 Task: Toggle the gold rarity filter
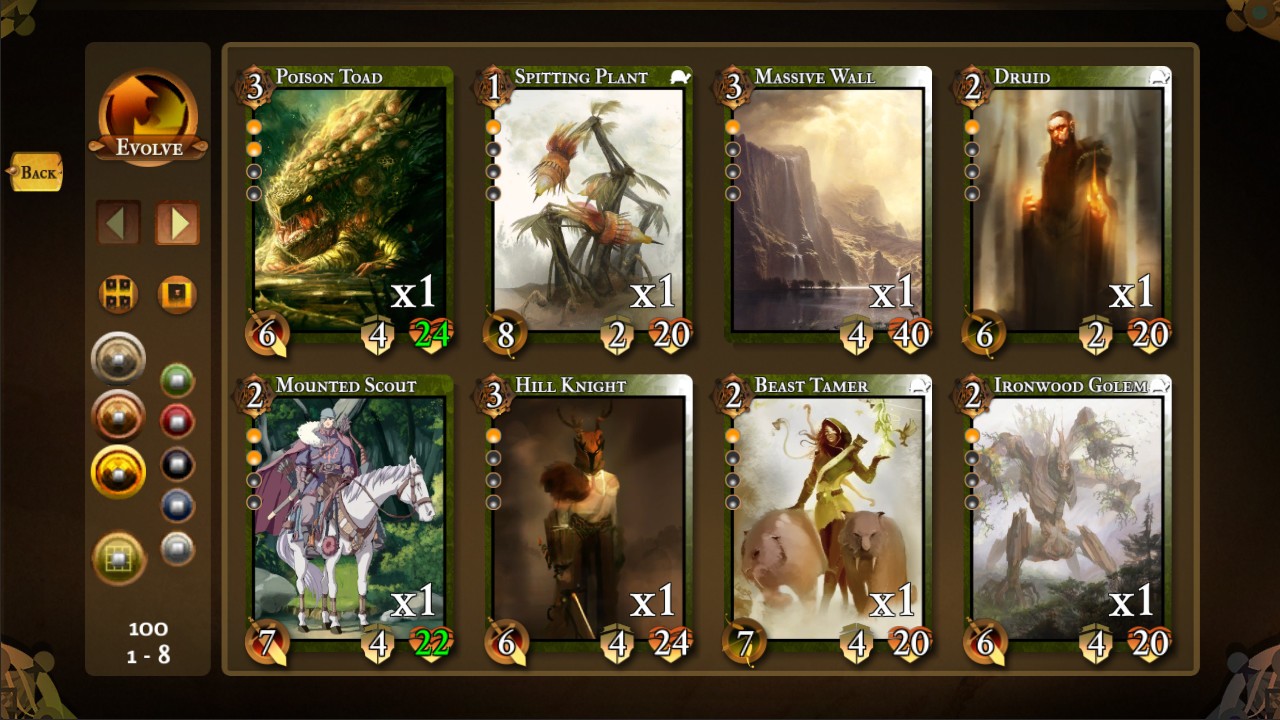click(x=119, y=471)
